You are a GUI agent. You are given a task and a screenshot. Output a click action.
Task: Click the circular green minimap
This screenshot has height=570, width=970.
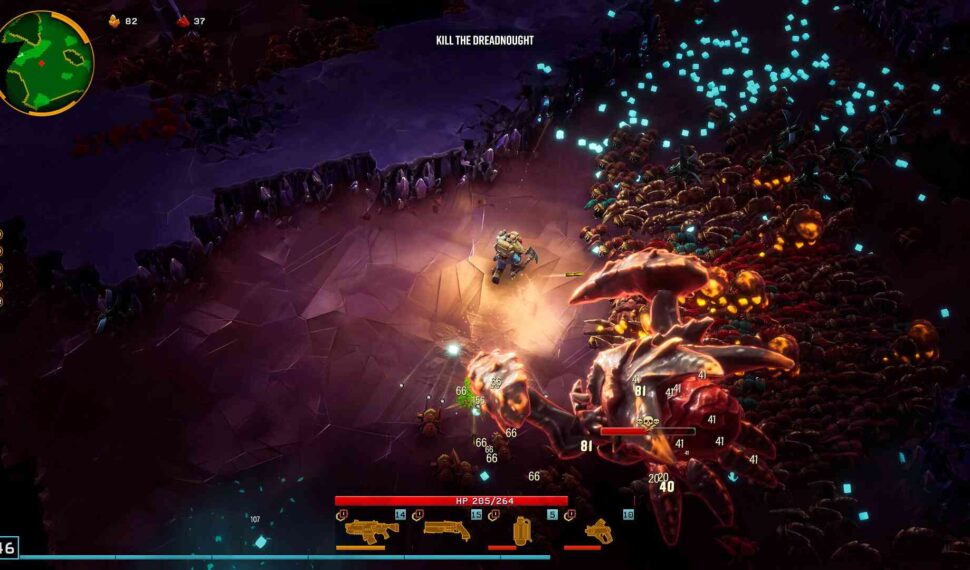coord(46,62)
